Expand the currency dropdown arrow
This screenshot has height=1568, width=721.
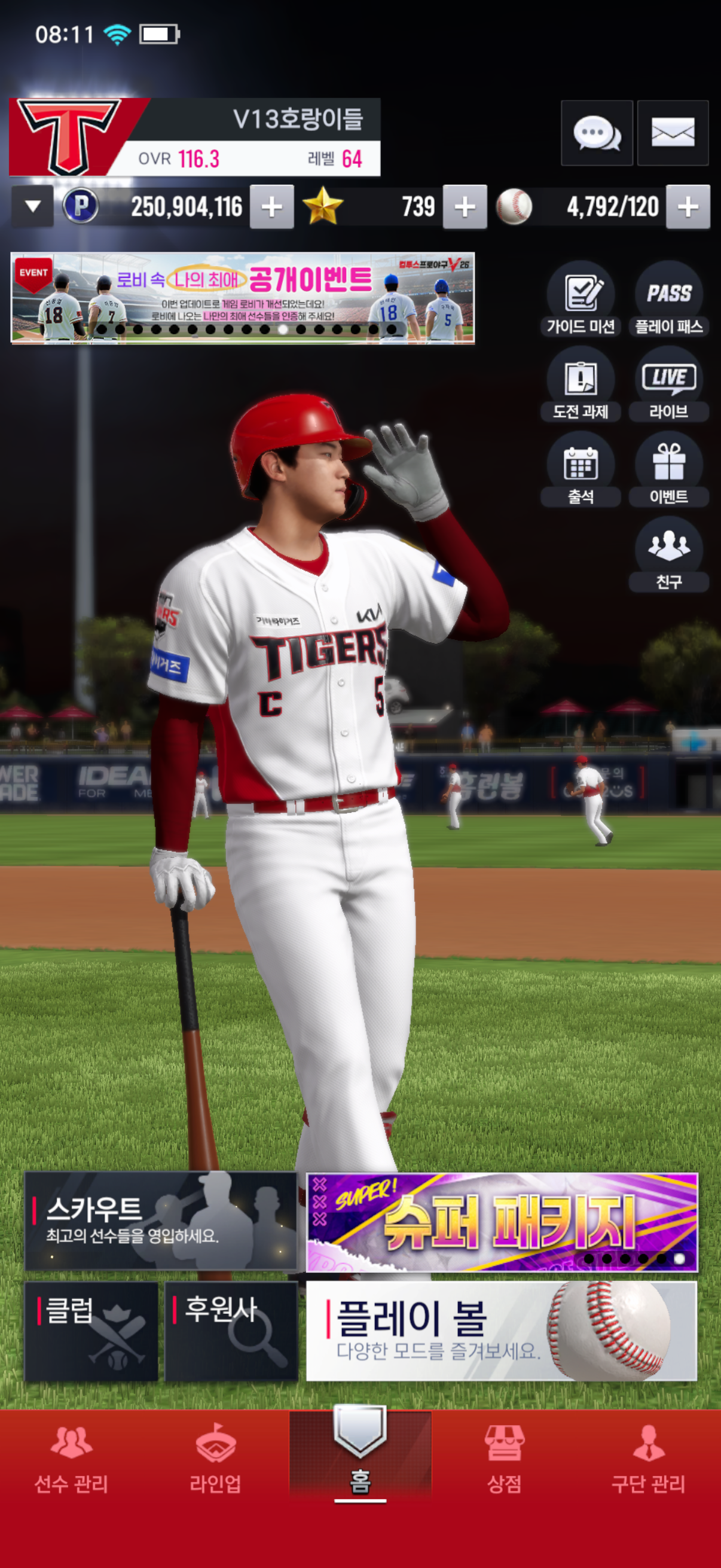pyautogui.click(x=33, y=207)
